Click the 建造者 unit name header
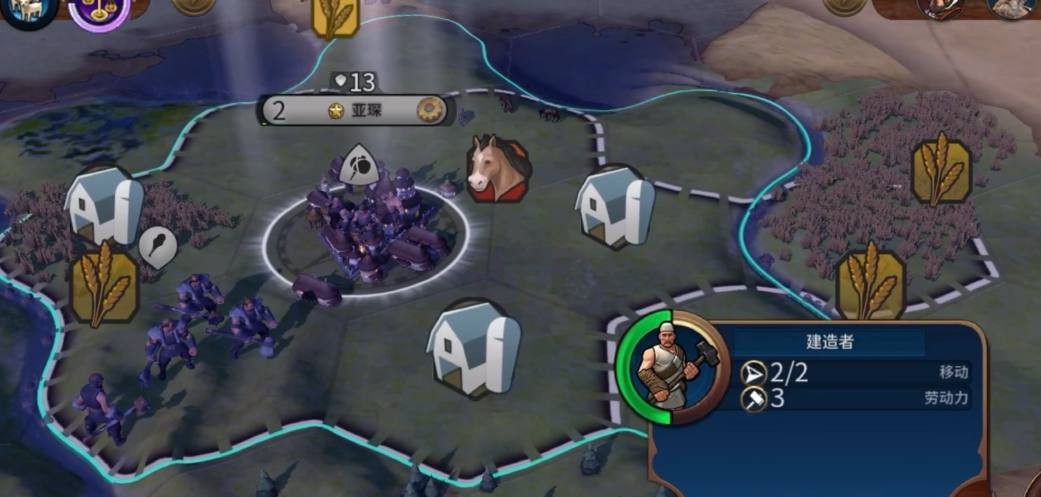 pos(830,342)
